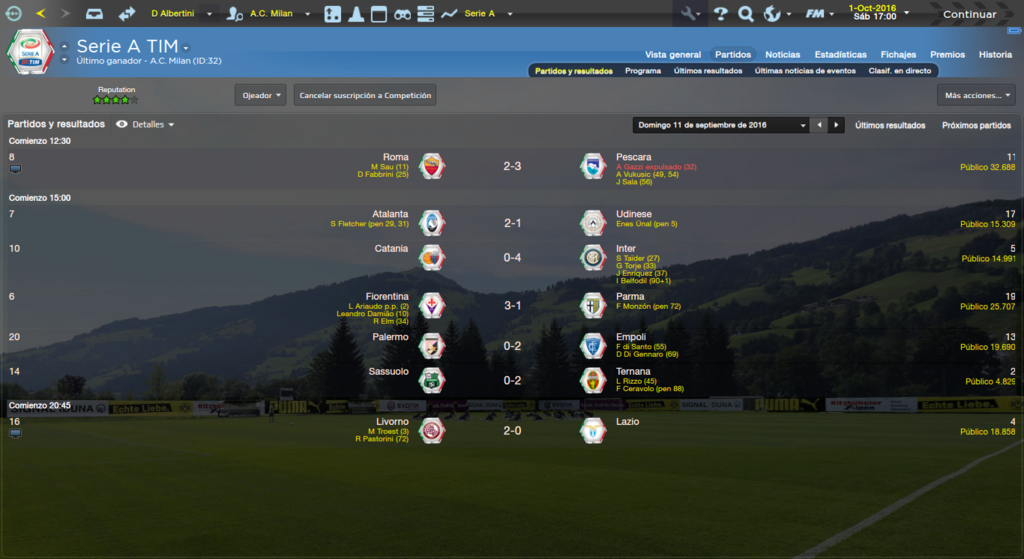This screenshot has width=1024, height=559.
Task: Click the Continuar button
Action: pos(969,14)
